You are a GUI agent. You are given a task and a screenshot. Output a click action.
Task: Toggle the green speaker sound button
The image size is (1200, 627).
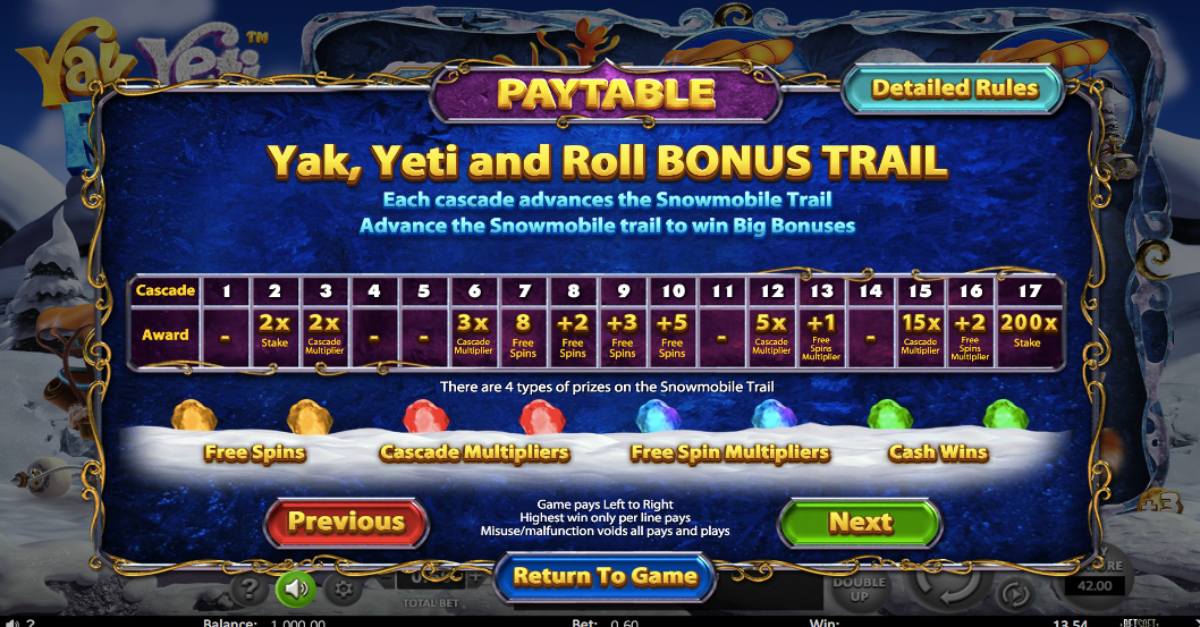(x=296, y=588)
